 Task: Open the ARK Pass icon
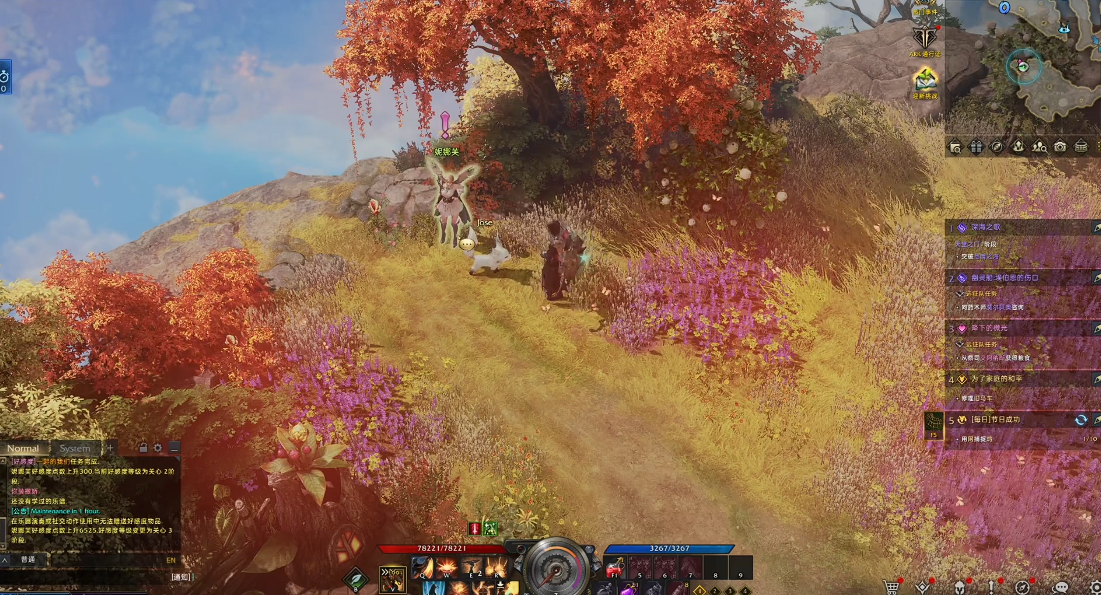tap(925, 38)
